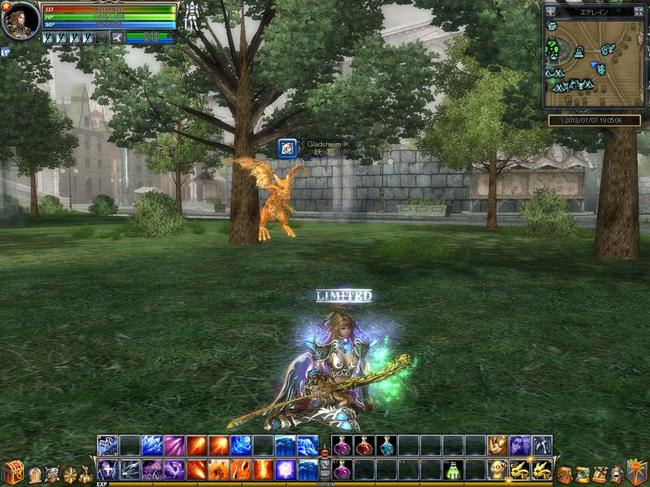Use the red potion in the hotbar
Viewport: 650px width, 487px height.
point(364,446)
